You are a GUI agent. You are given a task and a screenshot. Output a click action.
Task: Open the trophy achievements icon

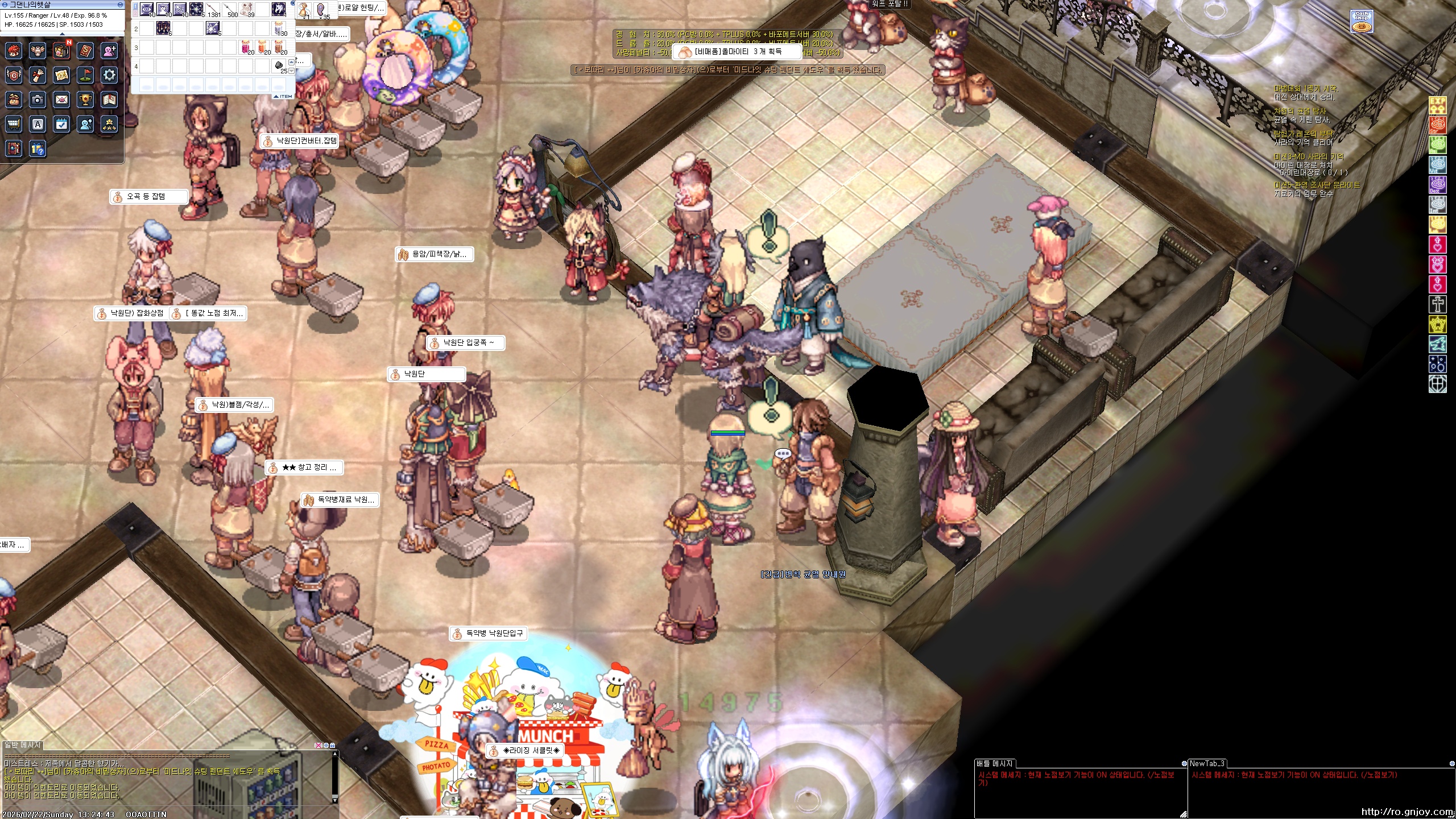pos(85,100)
